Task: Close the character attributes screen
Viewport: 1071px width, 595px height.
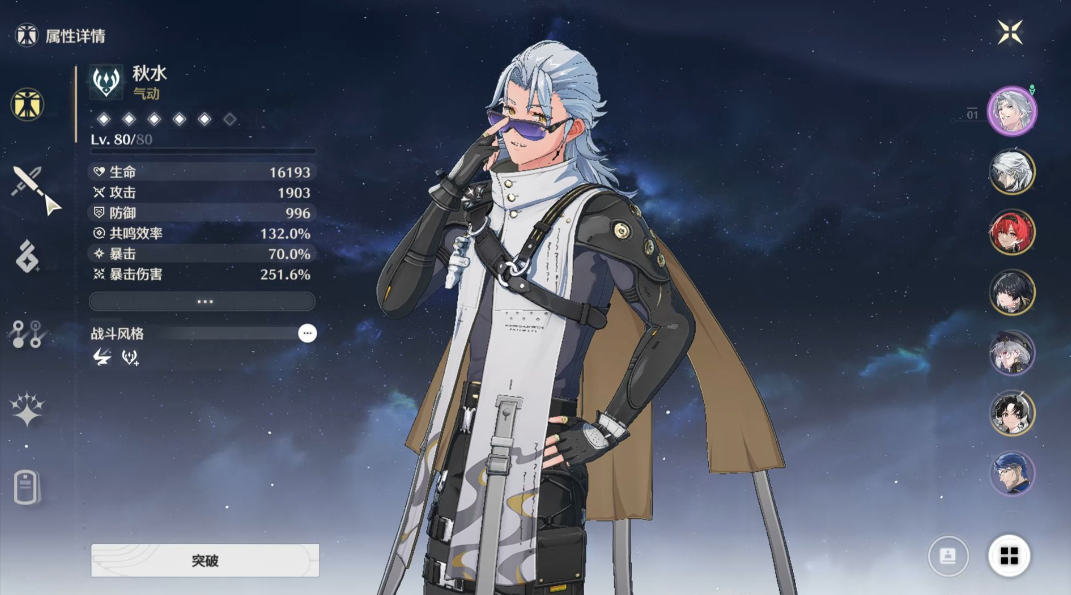Action: [1010, 33]
